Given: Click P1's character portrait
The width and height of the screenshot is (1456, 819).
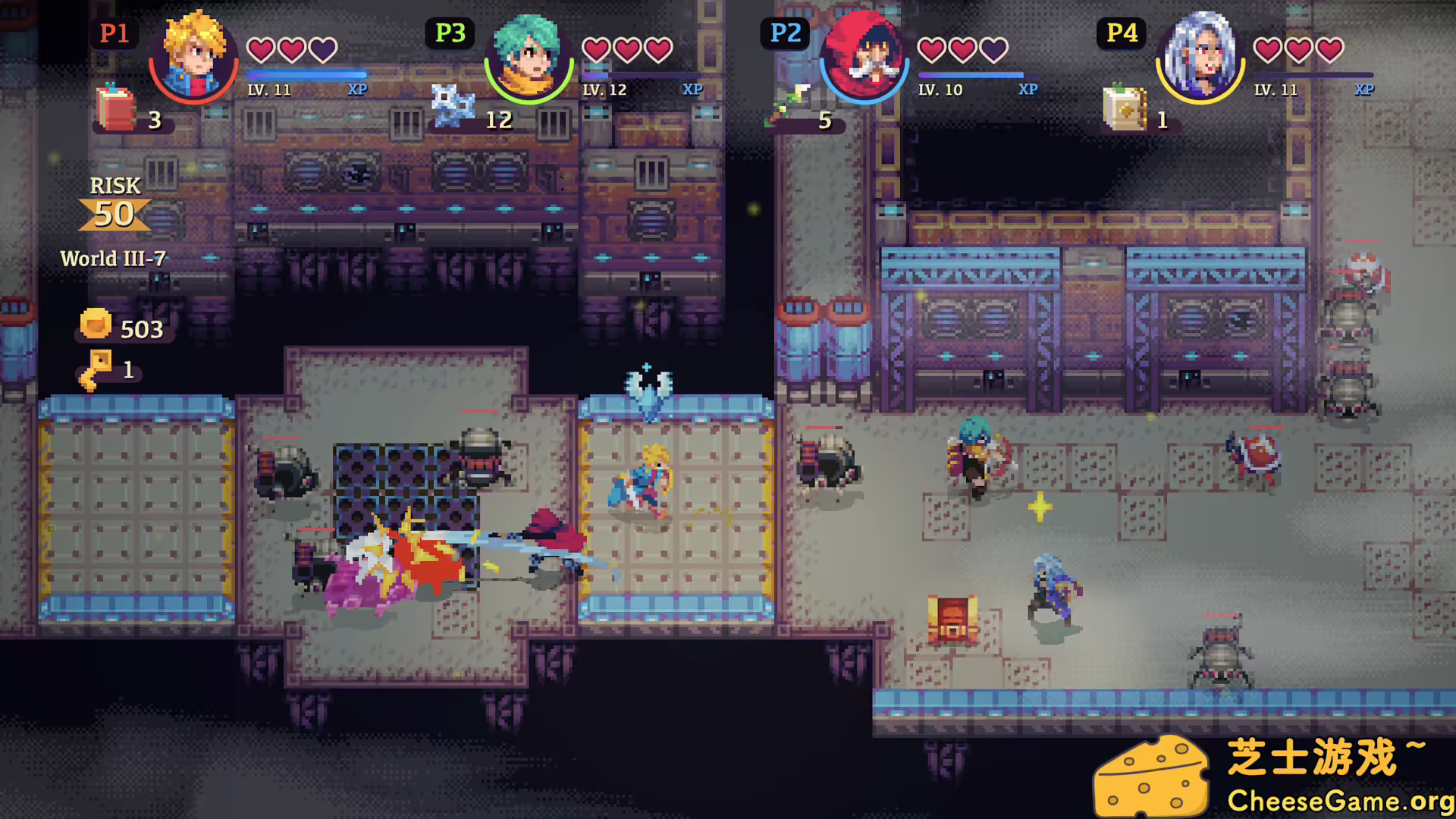Looking at the screenshot, I should coord(193,57).
